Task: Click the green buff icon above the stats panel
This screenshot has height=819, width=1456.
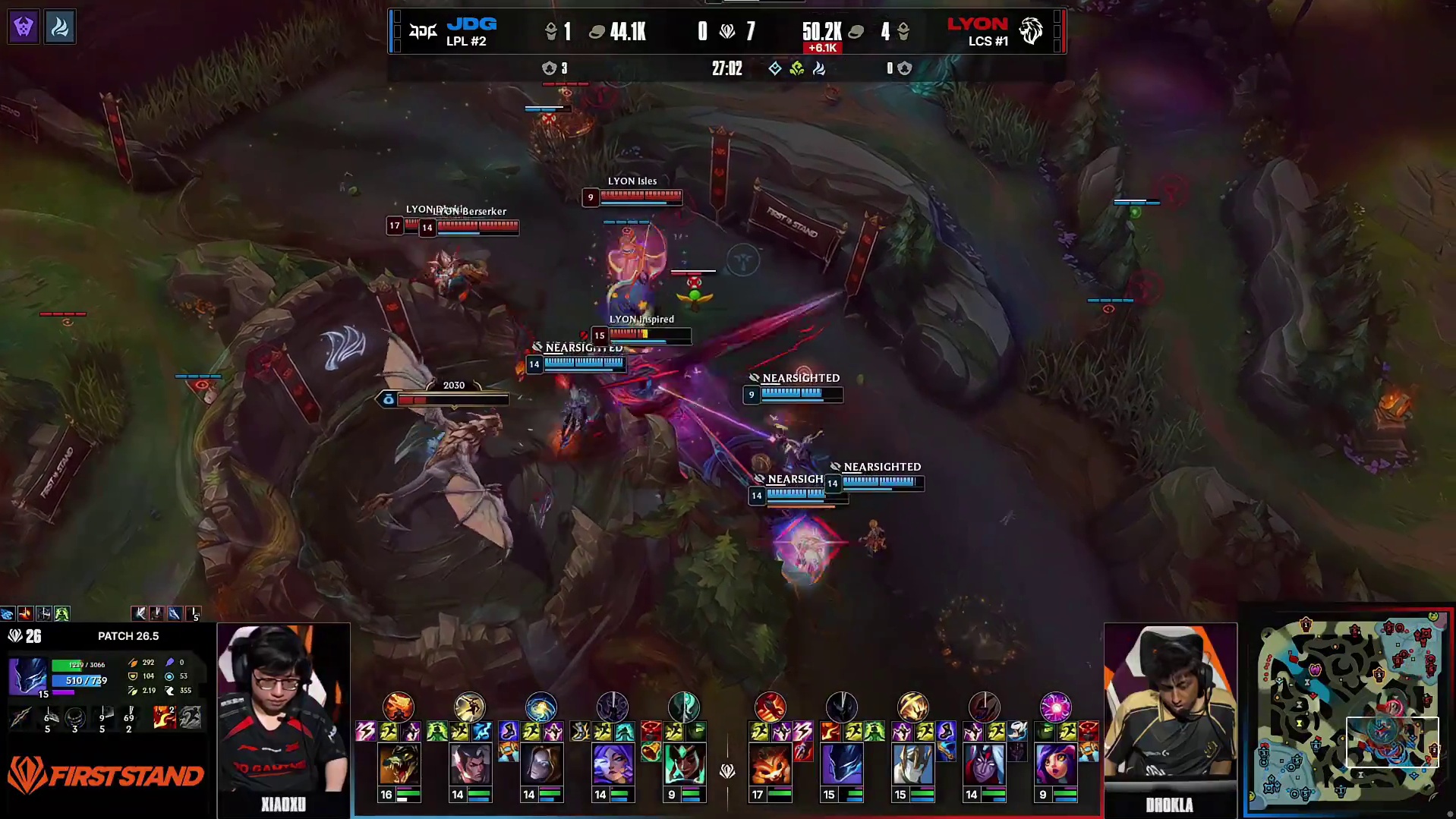Action: [62, 613]
